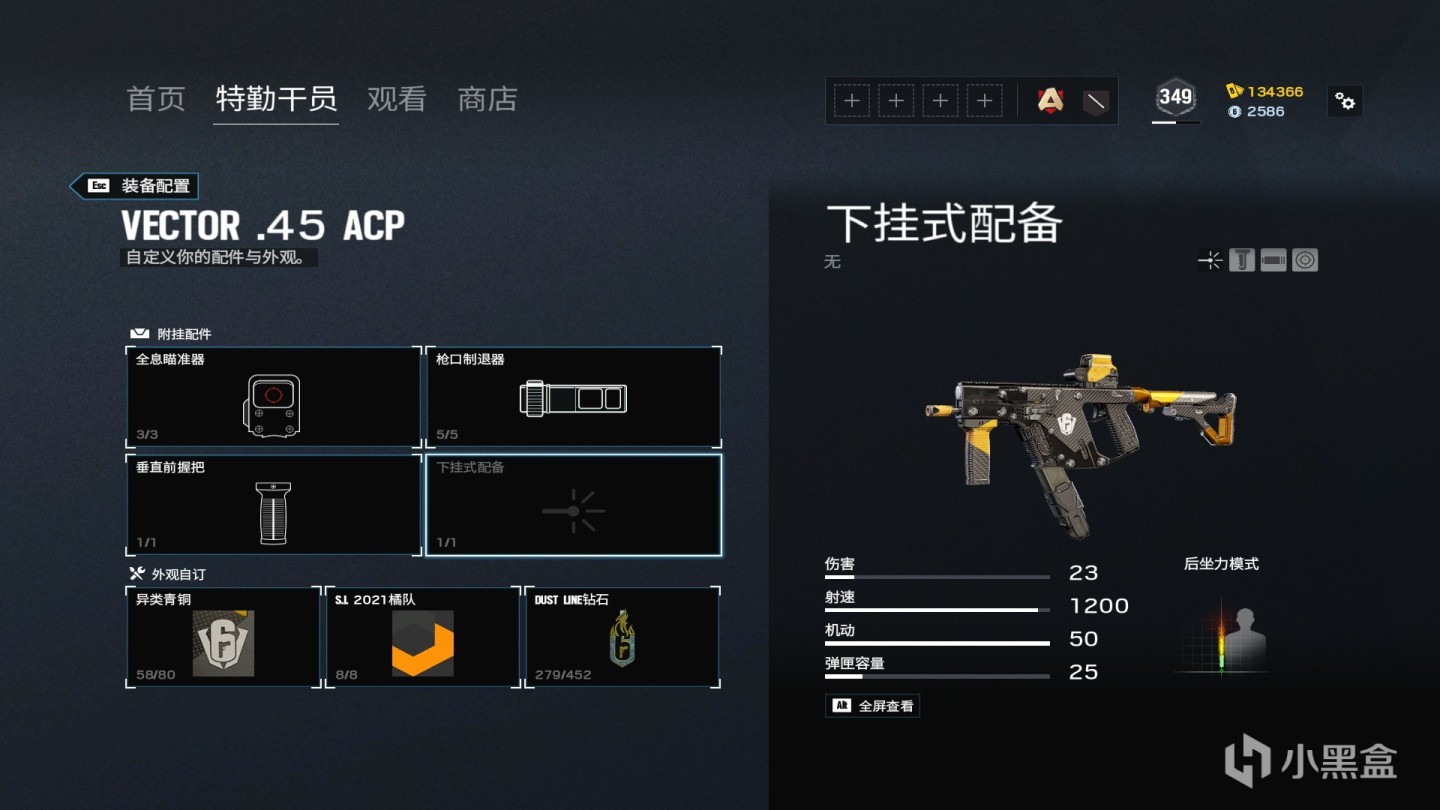
Task: Go to the 观看 watch tab
Action: [397, 99]
